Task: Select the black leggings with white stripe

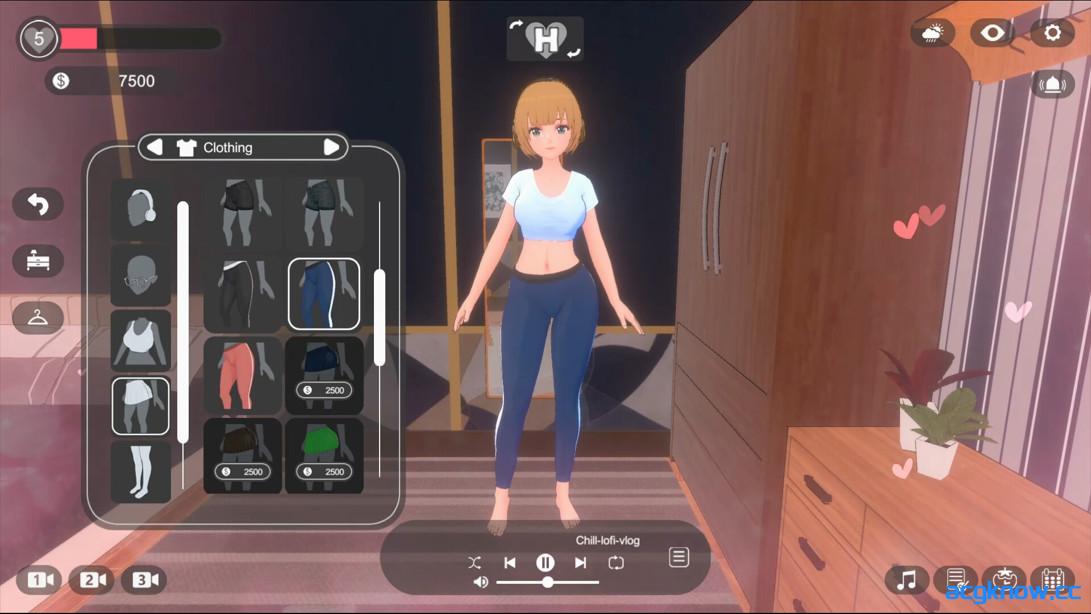Action: coord(242,294)
